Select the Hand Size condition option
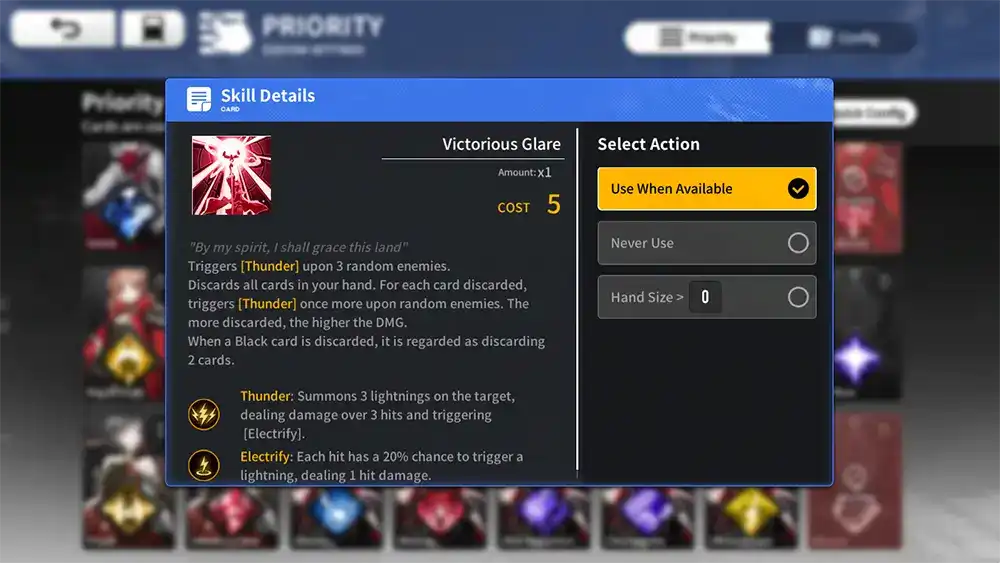 [x=797, y=297]
